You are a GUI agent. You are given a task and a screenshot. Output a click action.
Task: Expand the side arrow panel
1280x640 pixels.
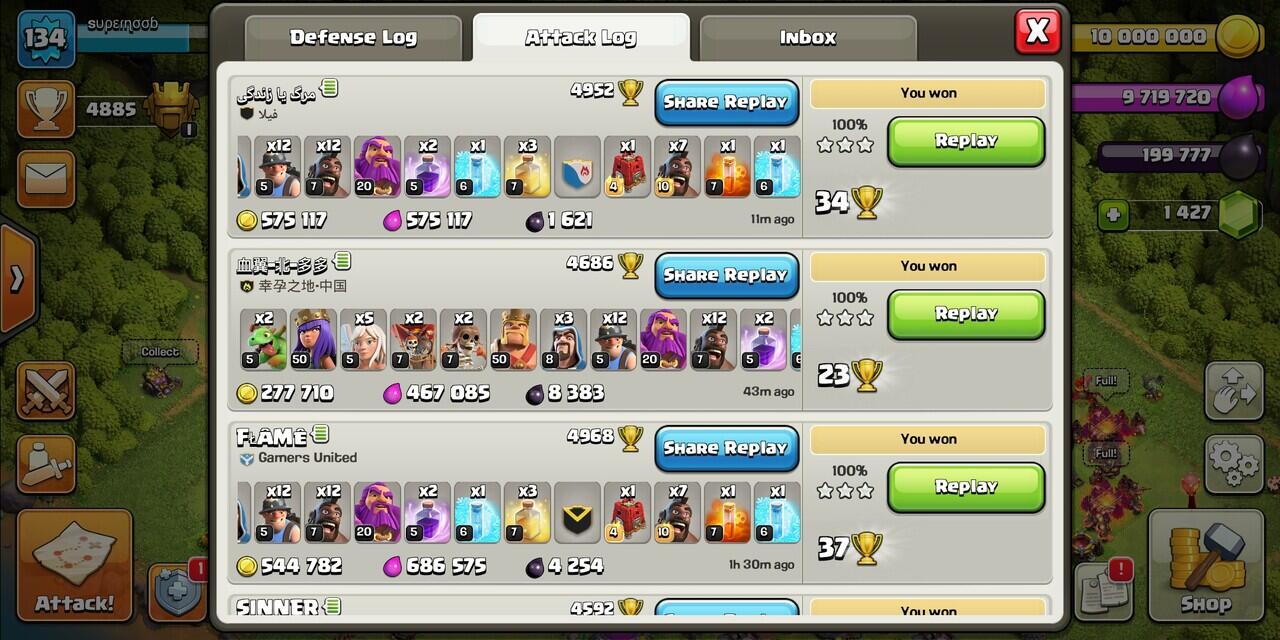click(17, 279)
